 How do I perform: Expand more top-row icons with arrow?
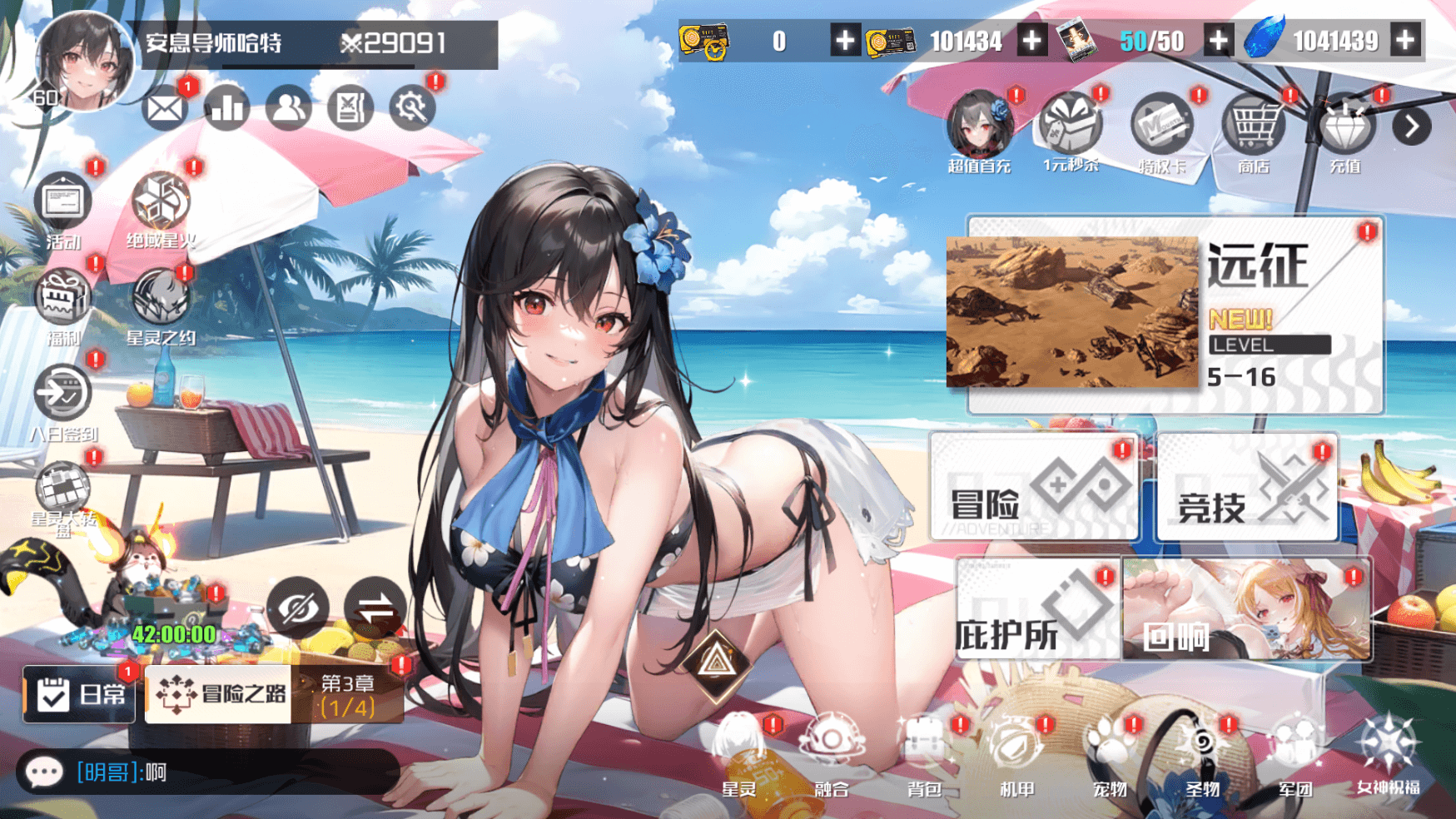coord(1412,127)
